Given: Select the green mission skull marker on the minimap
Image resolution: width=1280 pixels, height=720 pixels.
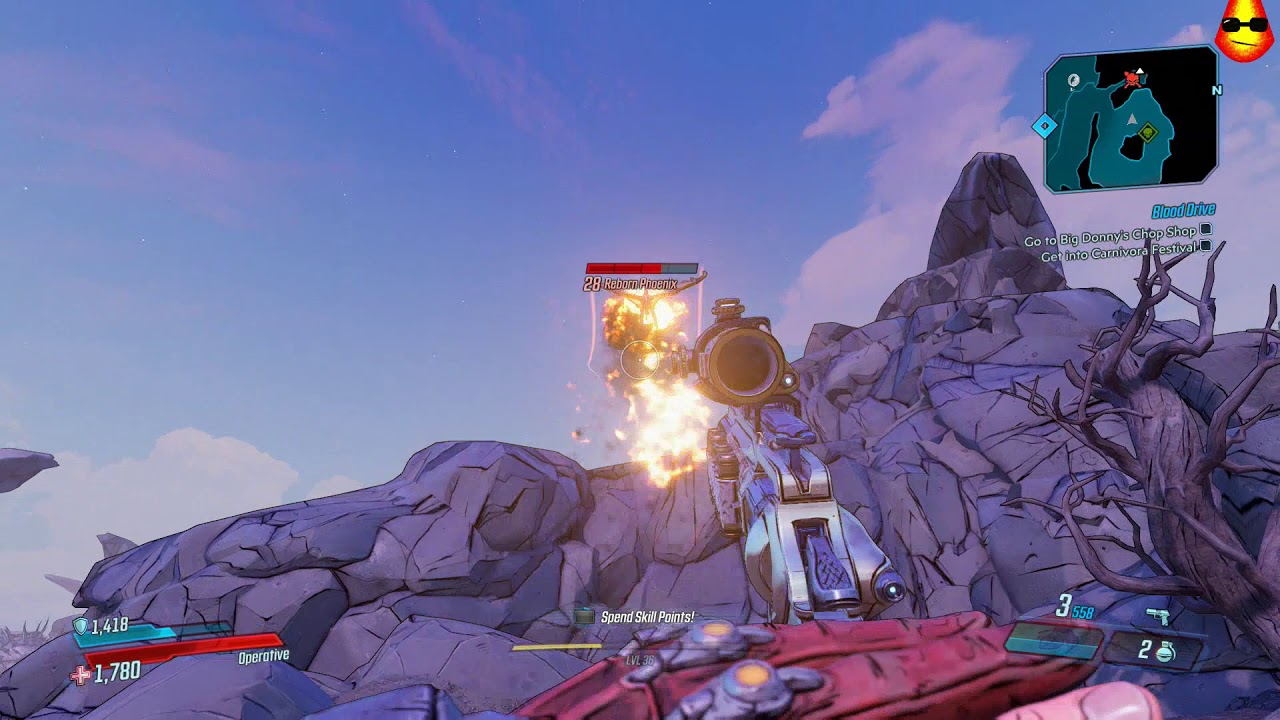Looking at the screenshot, I should pyautogui.click(x=1149, y=132).
